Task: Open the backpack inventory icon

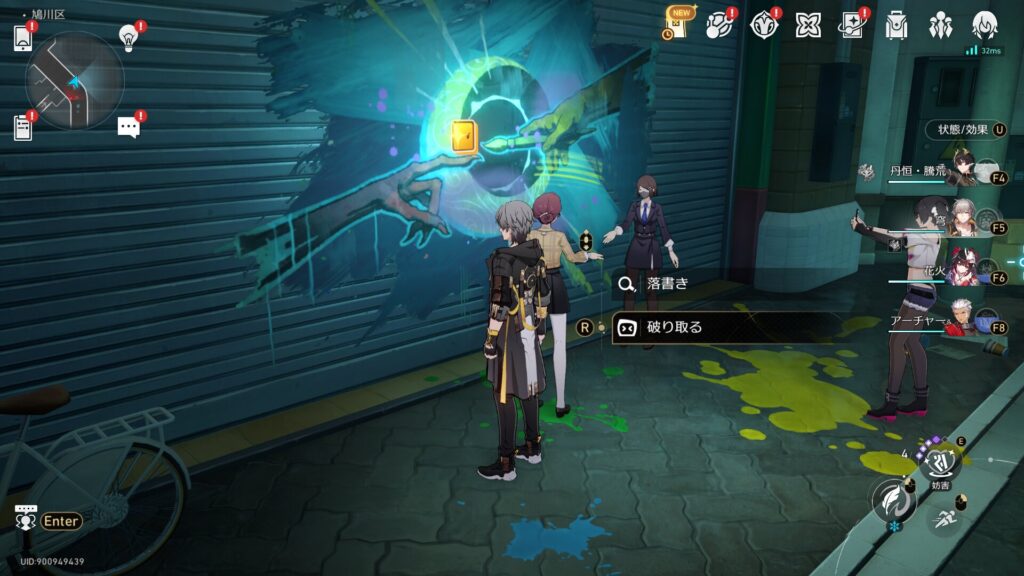Action: point(896,26)
